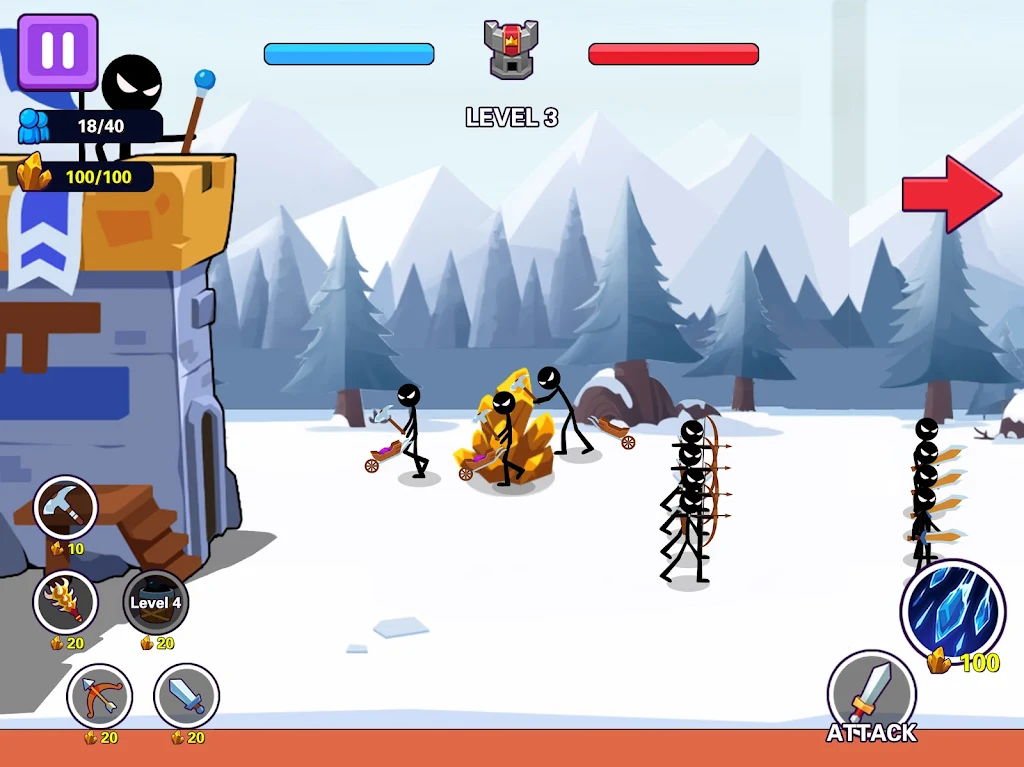1024x767 pixels.
Task: Pause the game with the purple button
Action: coord(57,52)
